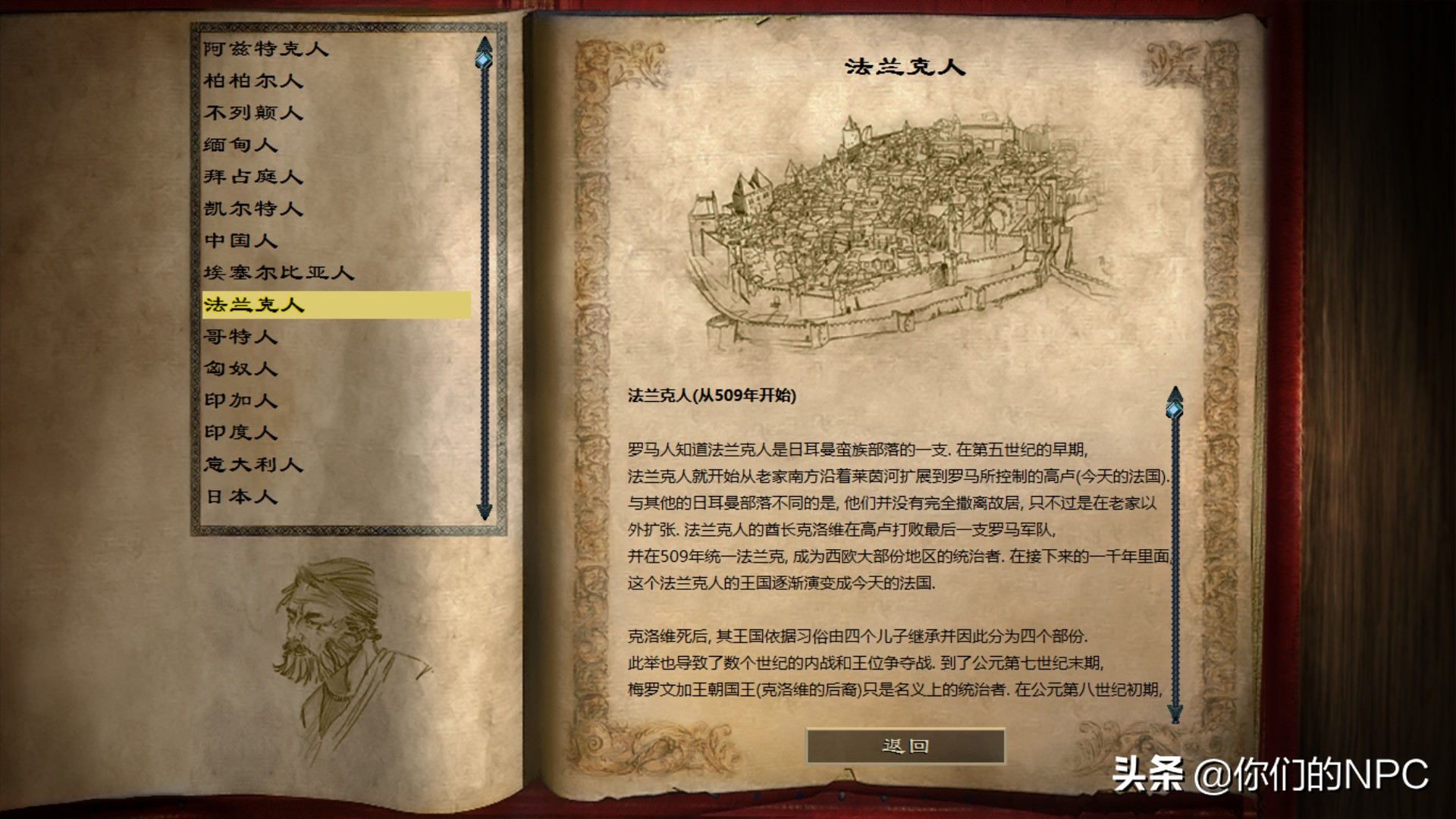Screen dimensions: 1456x819
Task: Select 中国人 from the civilization list
Action: tap(240, 241)
